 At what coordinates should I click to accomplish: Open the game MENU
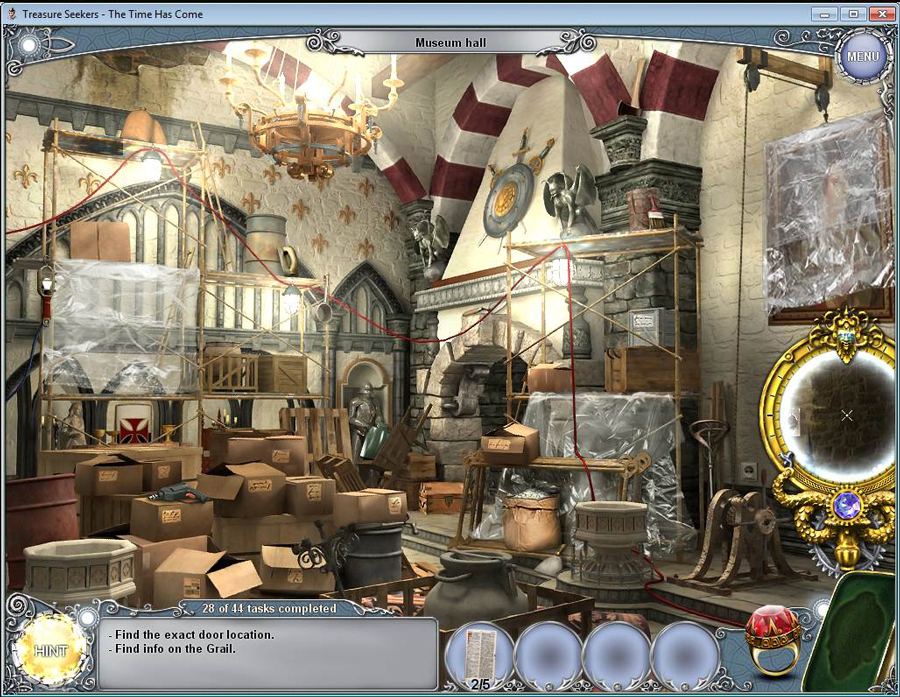coord(862,56)
